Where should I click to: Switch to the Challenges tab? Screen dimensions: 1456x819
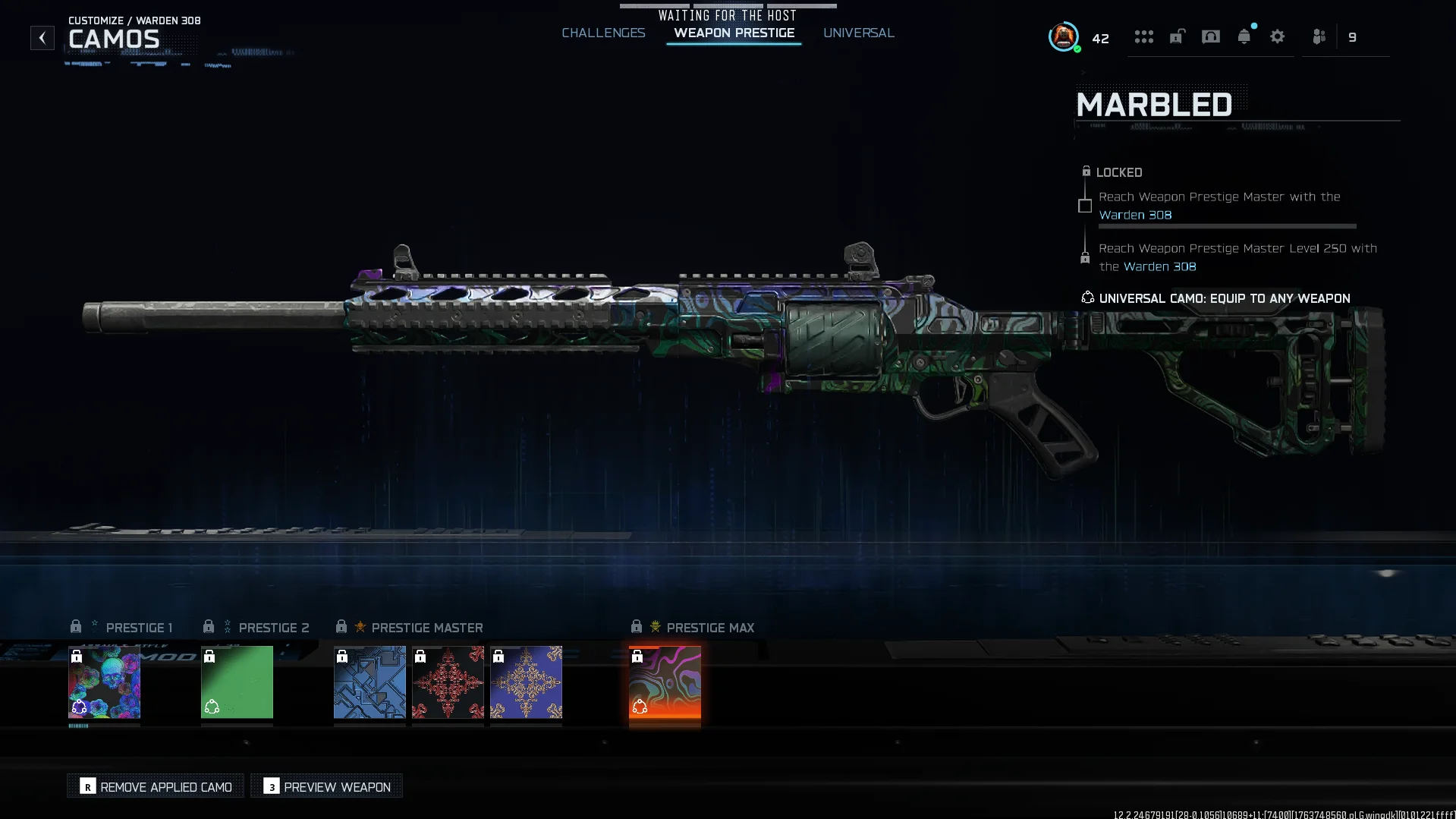[603, 33]
